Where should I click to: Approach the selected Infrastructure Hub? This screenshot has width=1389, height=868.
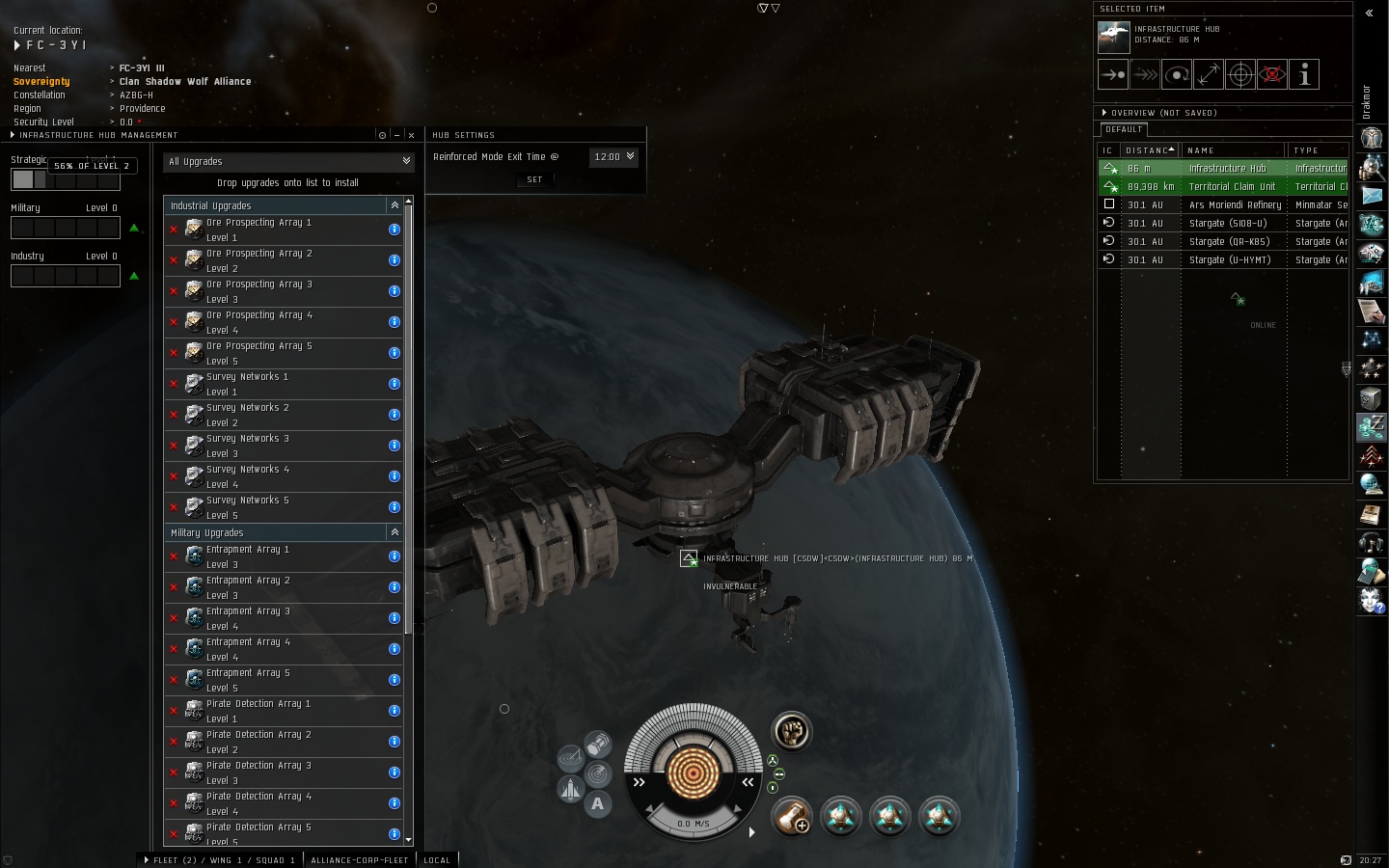pos(1113,74)
